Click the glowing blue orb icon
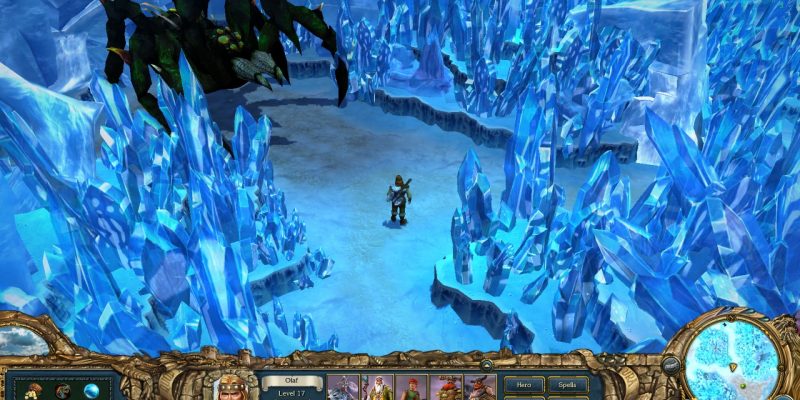 pyautogui.click(x=91, y=391)
